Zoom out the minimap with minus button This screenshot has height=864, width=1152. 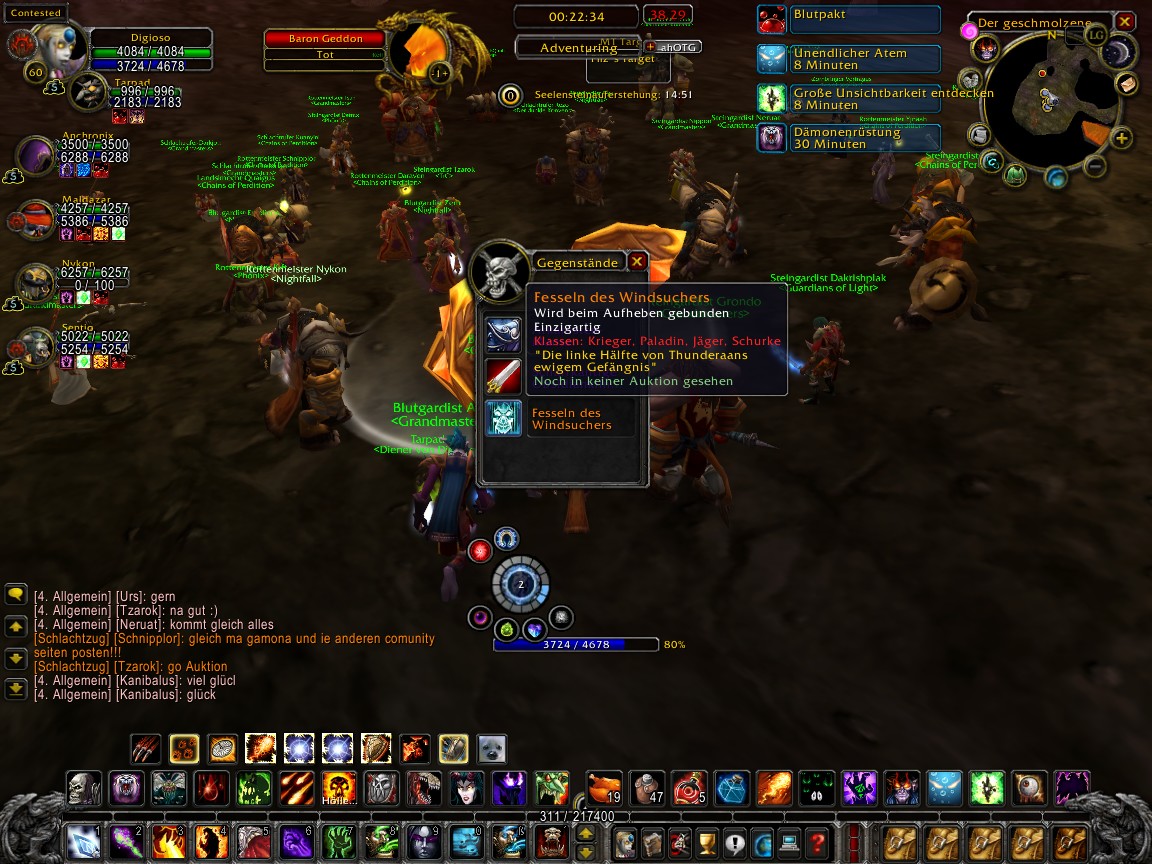pos(1095,166)
